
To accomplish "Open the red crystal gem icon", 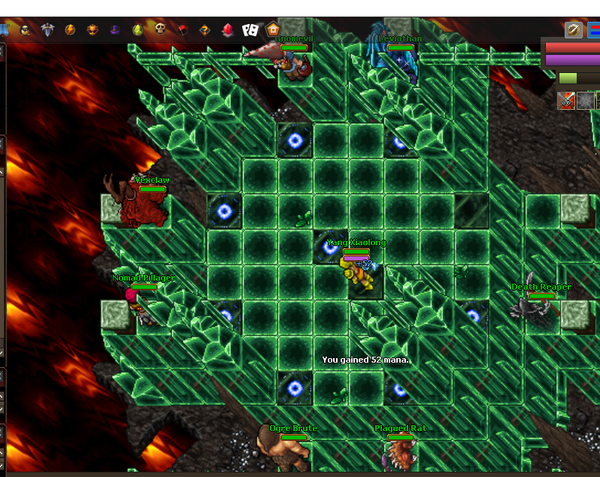I will [x=227, y=30].
